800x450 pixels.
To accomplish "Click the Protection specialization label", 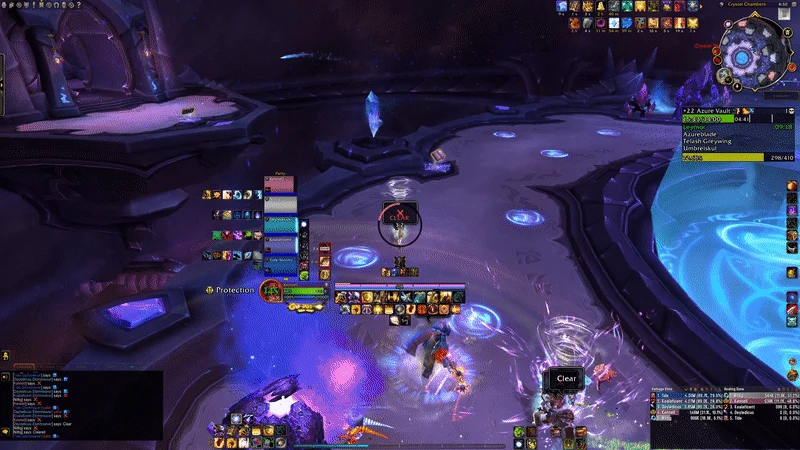I will [x=235, y=290].
